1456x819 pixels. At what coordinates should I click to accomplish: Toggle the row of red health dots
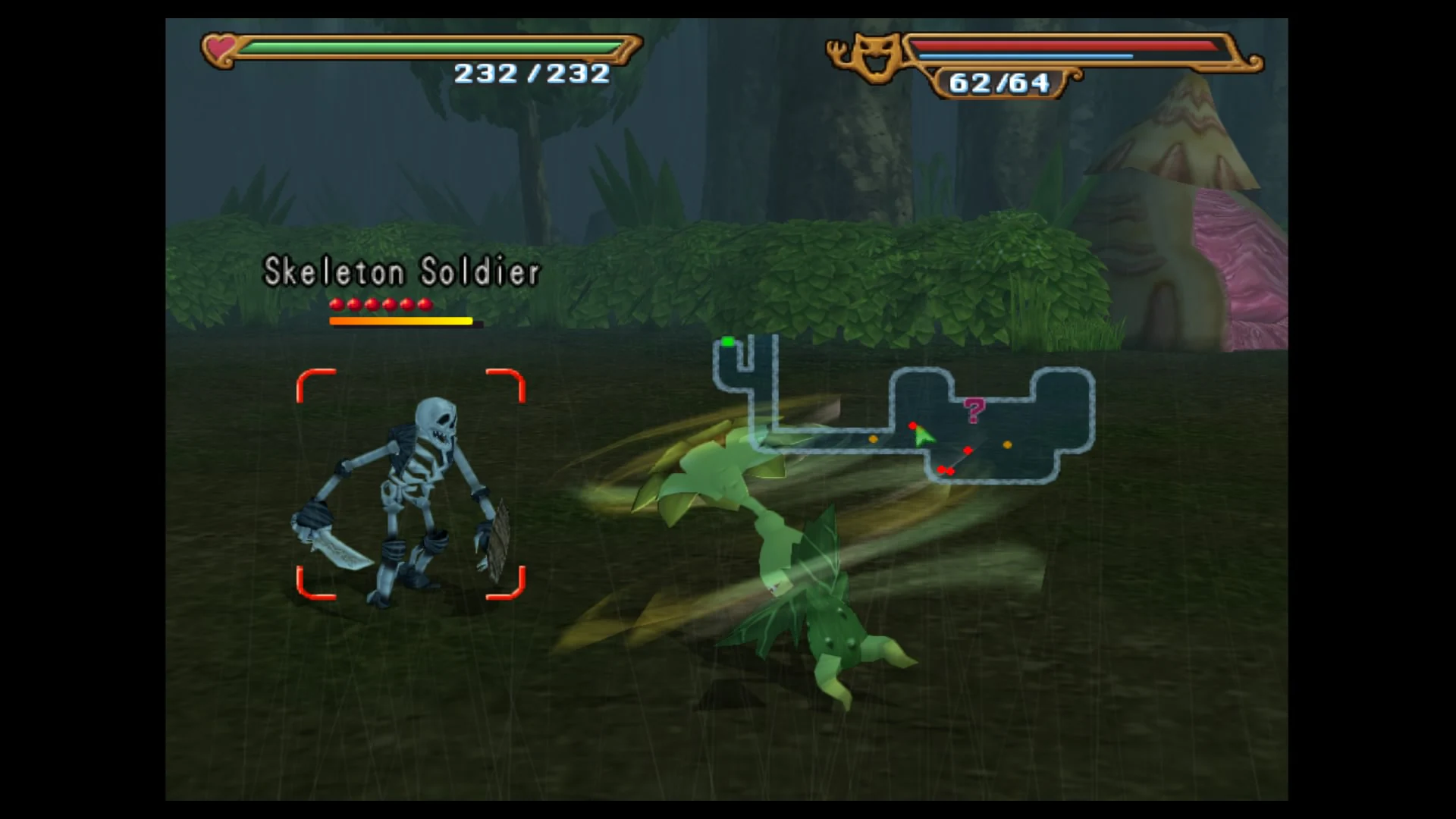(x=379, y=303)
